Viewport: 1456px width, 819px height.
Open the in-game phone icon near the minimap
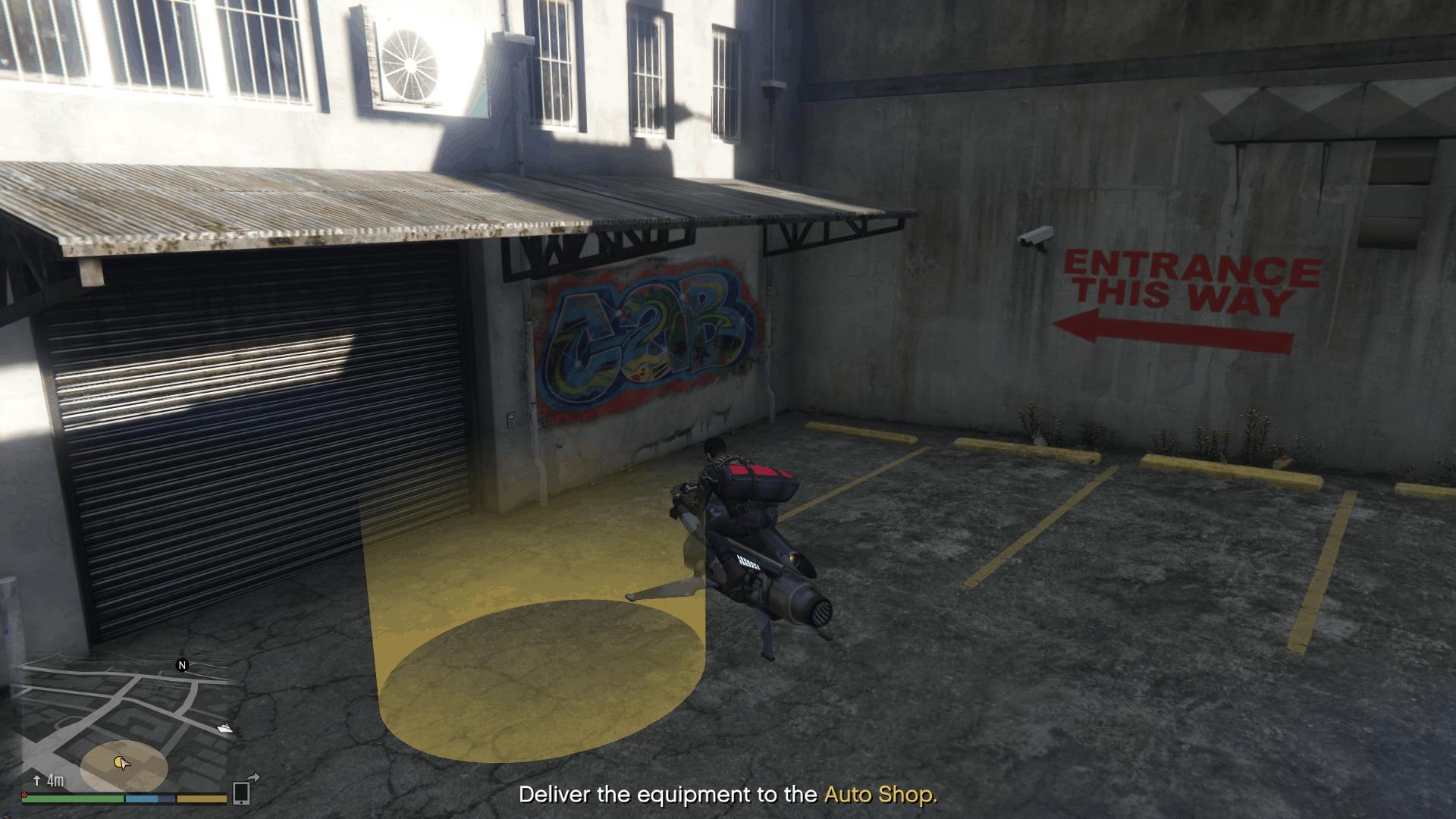241,793
